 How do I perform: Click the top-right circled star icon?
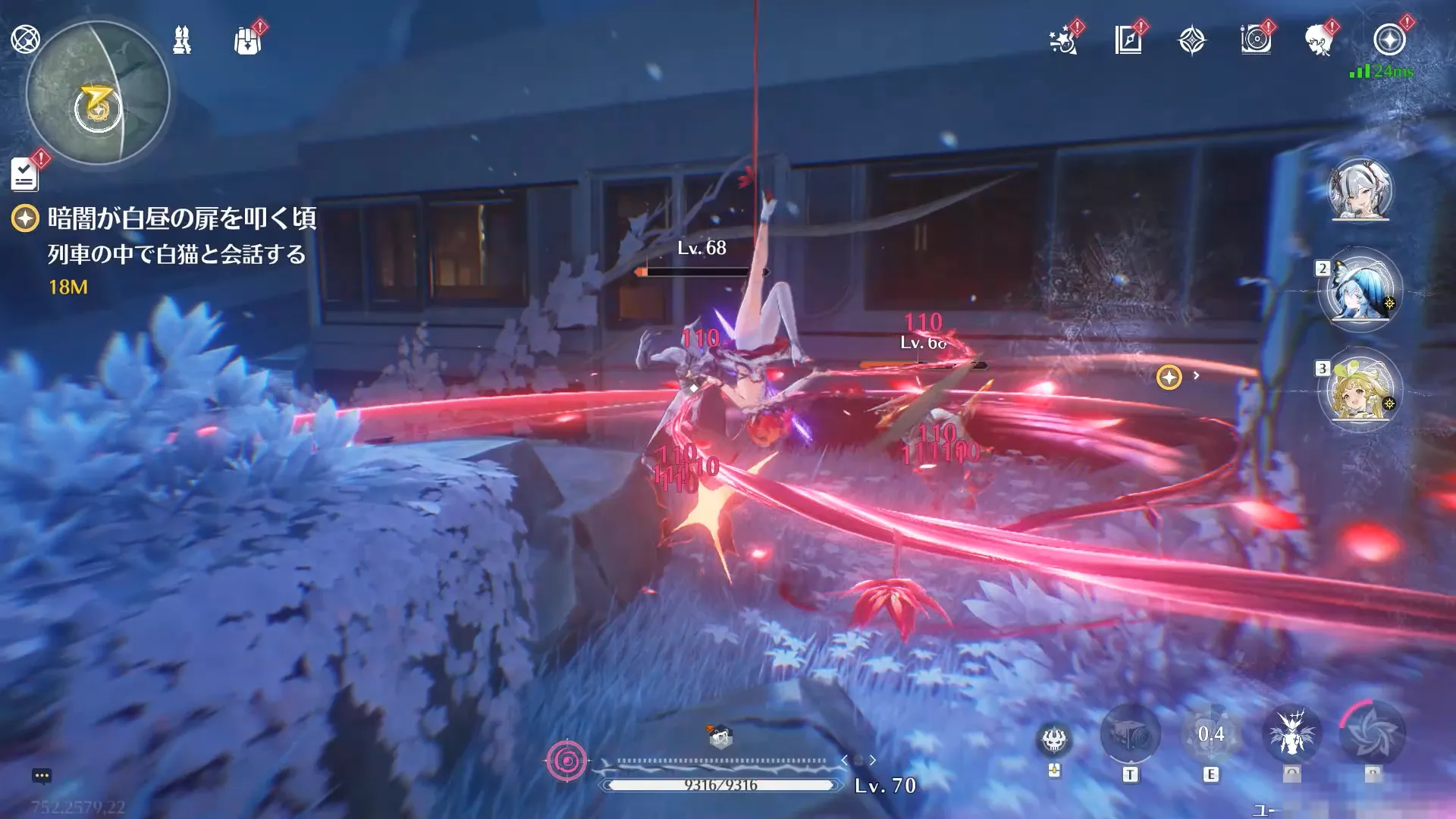1389,40
